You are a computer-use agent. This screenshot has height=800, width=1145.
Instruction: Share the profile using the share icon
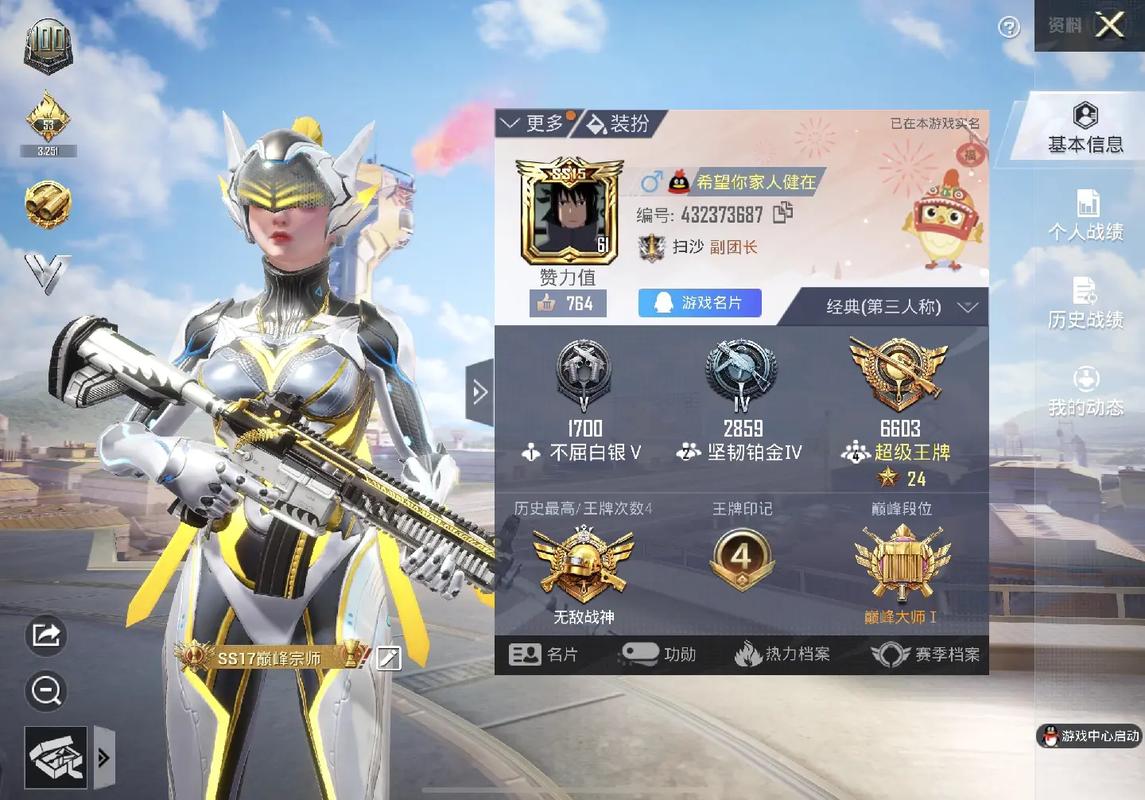coord(47,635)
